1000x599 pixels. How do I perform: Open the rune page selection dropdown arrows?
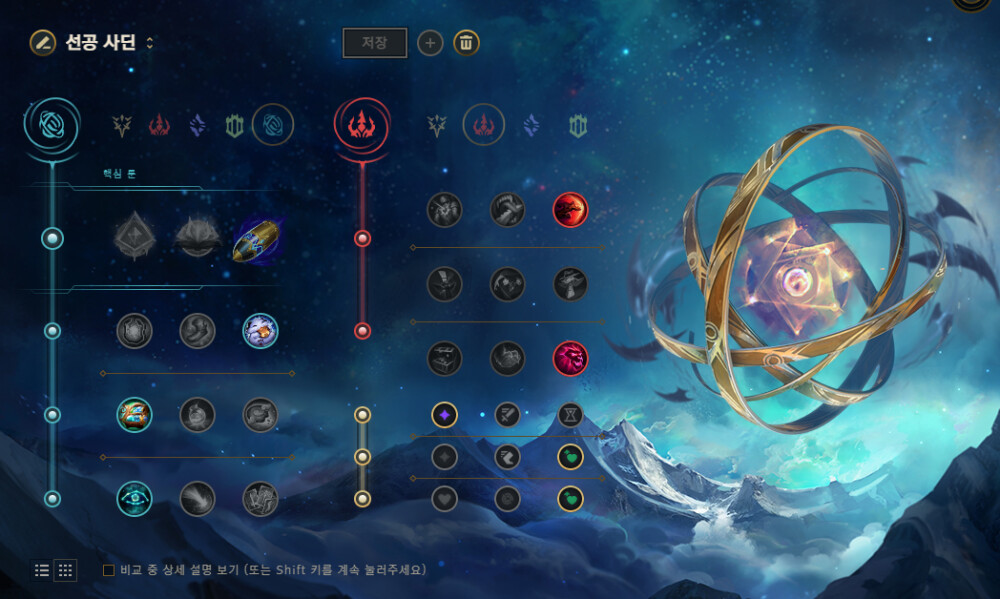[x=150, y=43]
